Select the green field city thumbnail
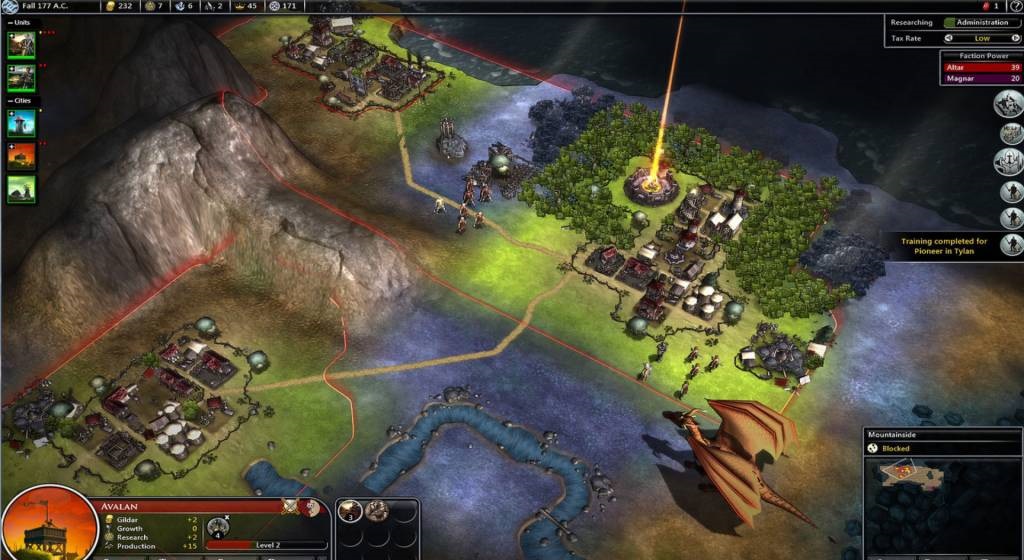The height and width of the screenshot is (560, 1024). [21, 188]
